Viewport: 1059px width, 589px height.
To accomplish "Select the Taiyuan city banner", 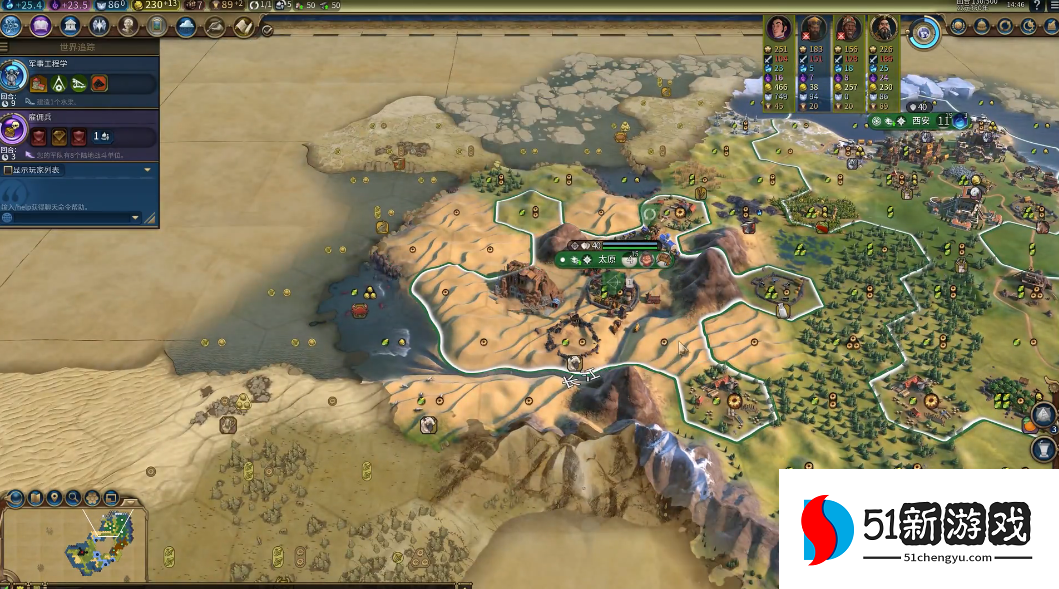I will (608, 259).
